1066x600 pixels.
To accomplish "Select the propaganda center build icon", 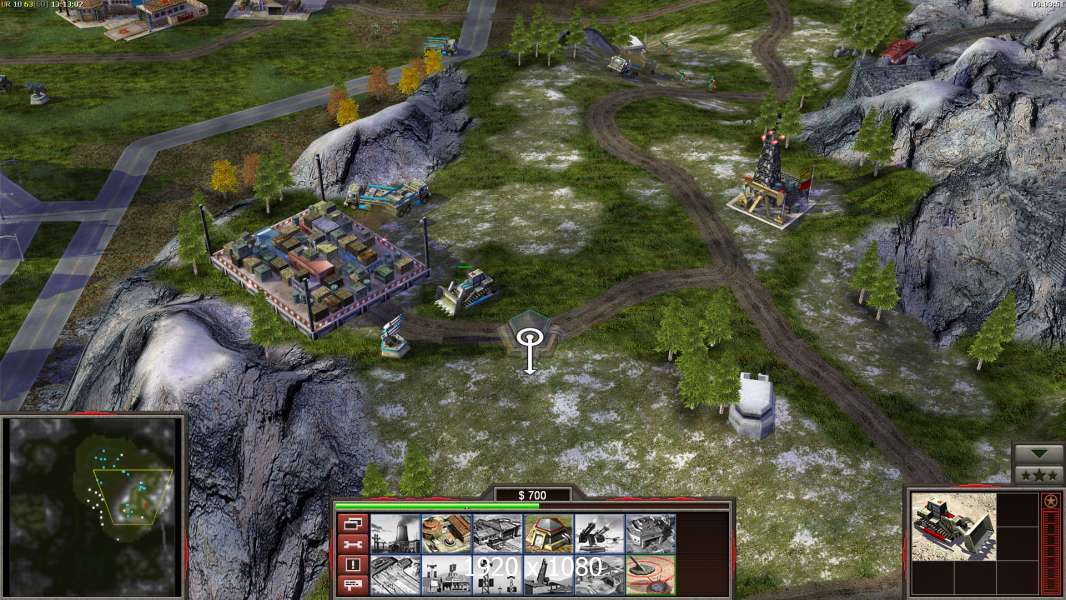I will [x=446, y=574].
